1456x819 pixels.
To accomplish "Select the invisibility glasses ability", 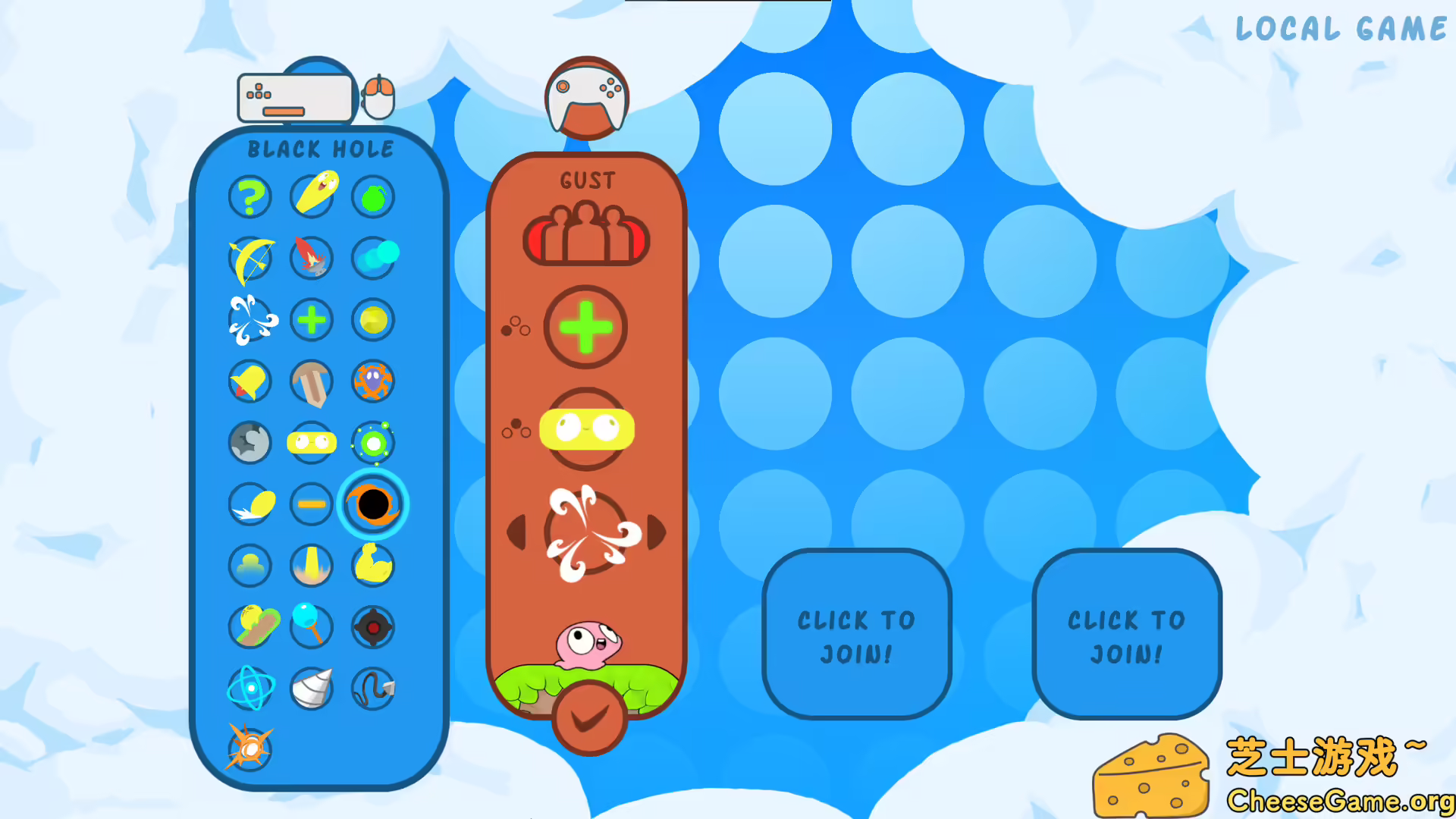I will (x=312, y=444).
